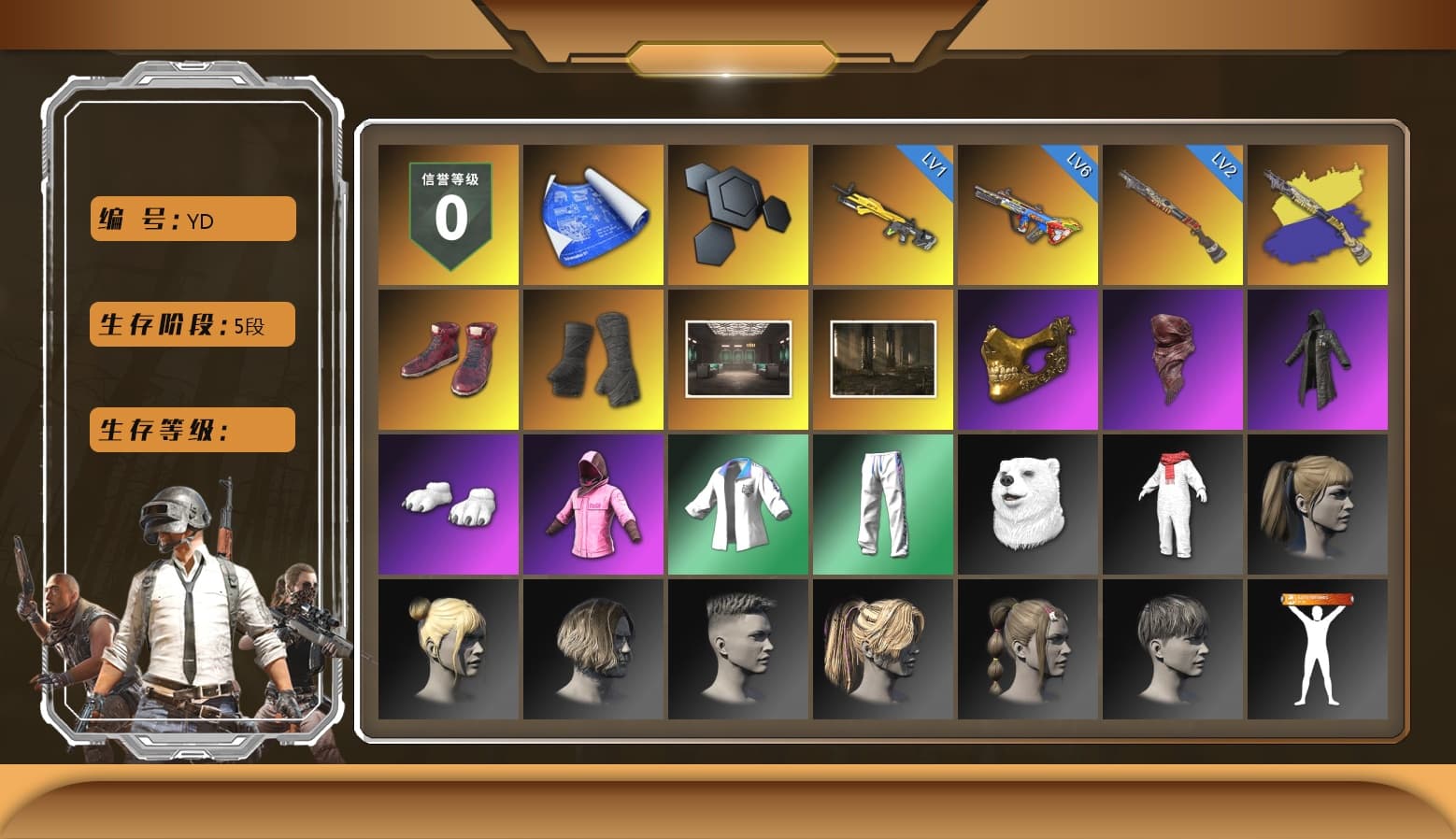Select the yellow-blue camo rifle skin
Viewport: 1456px width, 839px height.
pyautogui.click(x=1319, y=213)
